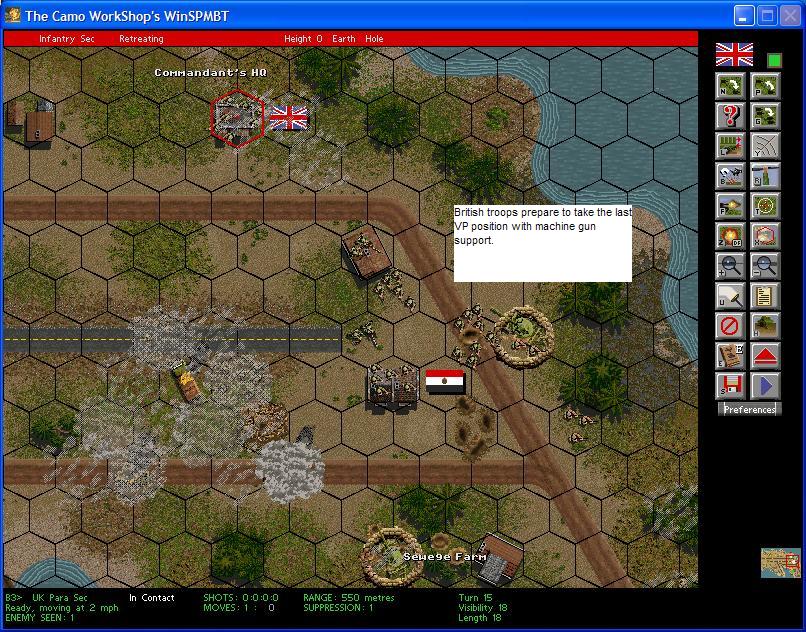Image resolution: width=806 pixels, height=632 pixels.
Task: Open the Preferences button
Action: 749,409
